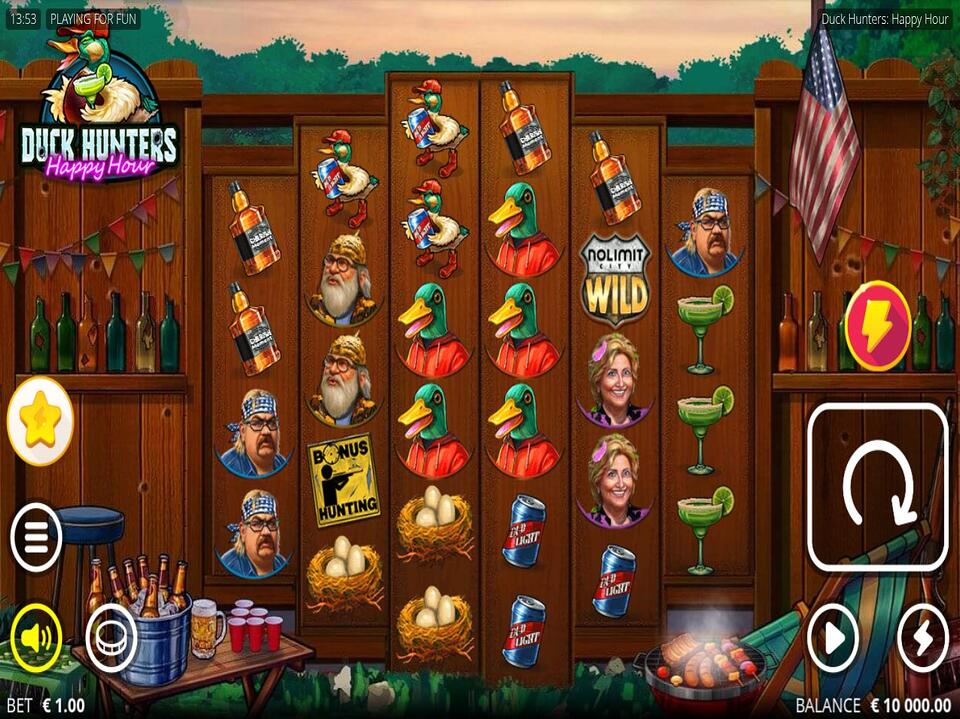The height and width of the screenshot is (719, 960).
Task: Open the hamburger menu
Action: point(36,538)
